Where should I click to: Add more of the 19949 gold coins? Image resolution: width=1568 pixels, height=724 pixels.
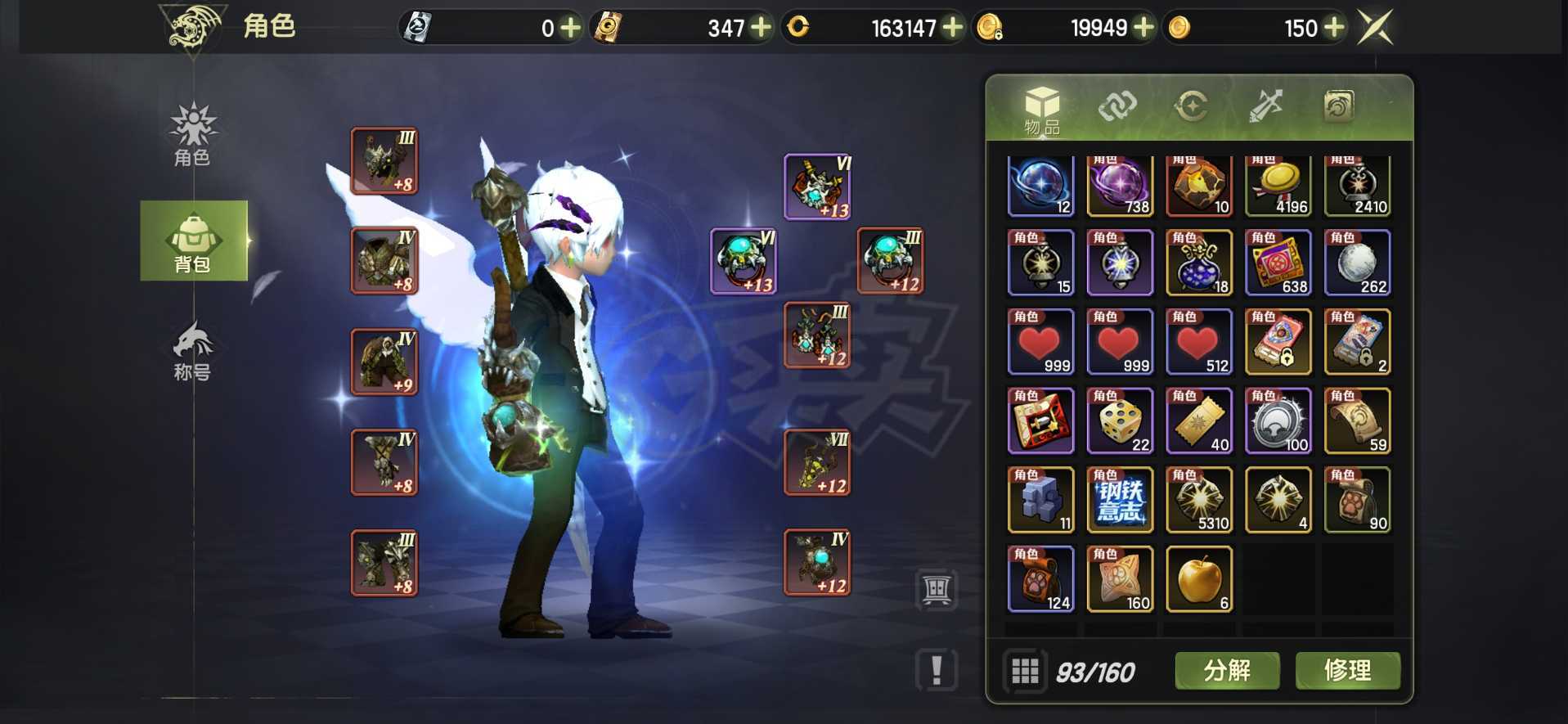point(1143,28)
